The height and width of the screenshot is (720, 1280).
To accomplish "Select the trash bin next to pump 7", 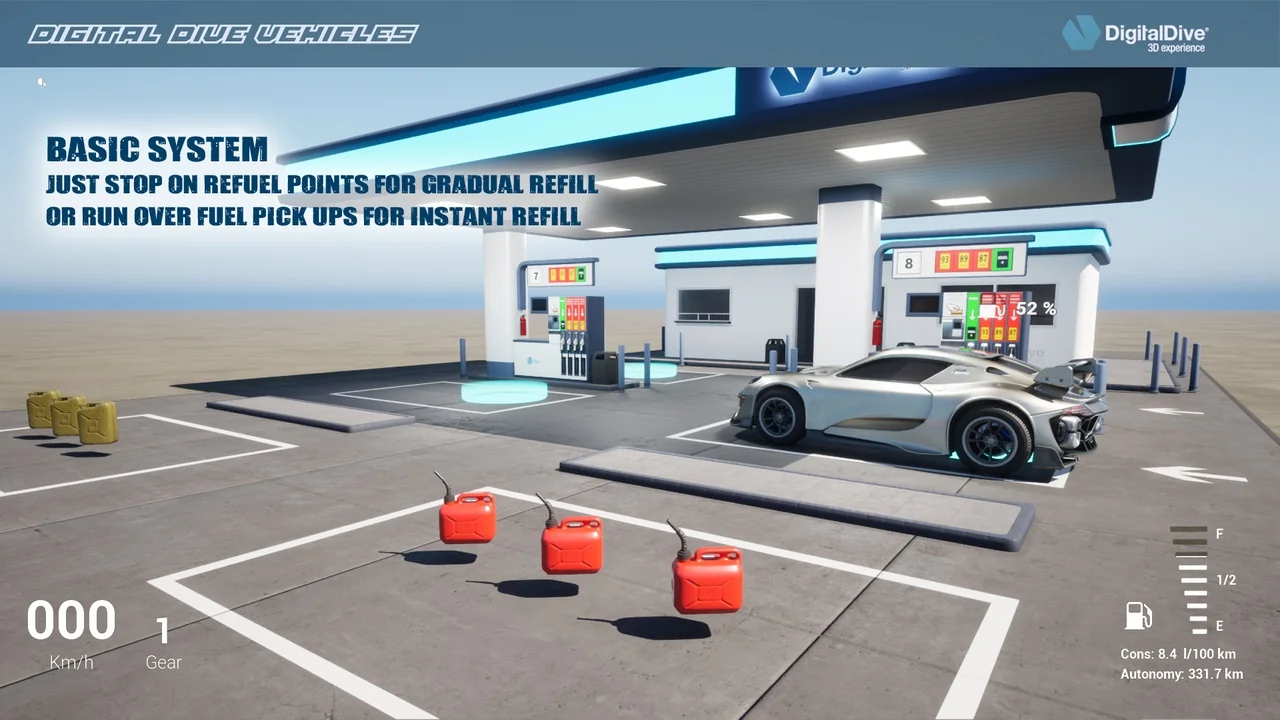I will click(604, 367).
